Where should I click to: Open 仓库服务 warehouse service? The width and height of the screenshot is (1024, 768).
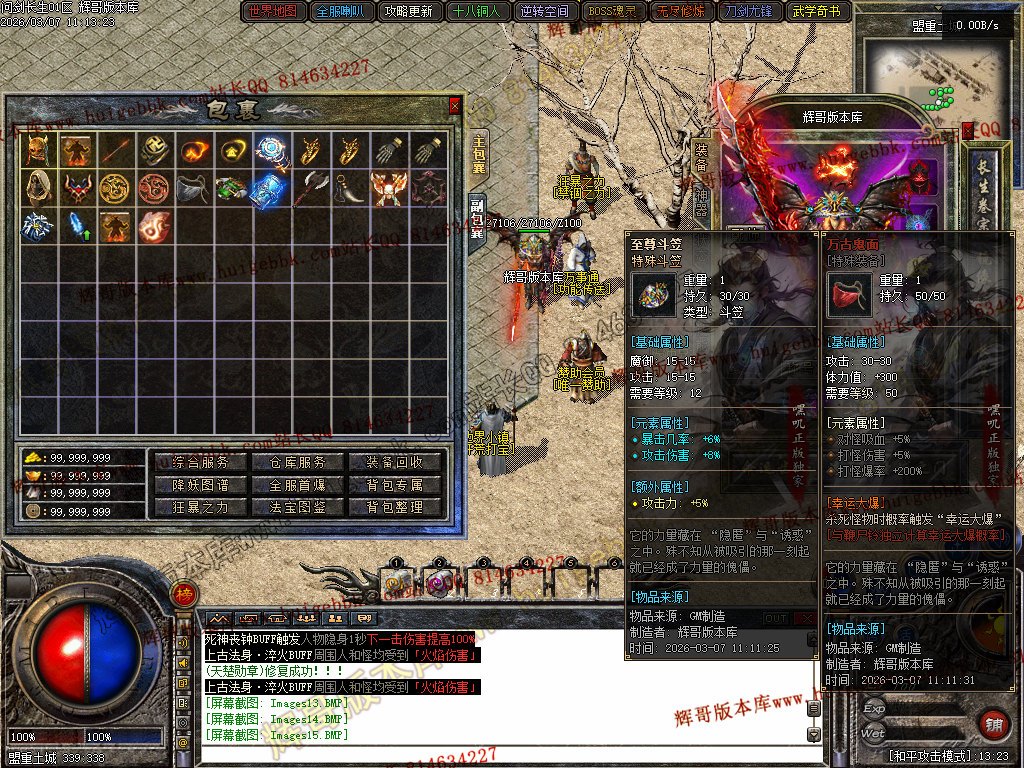[x=298, y=462]
